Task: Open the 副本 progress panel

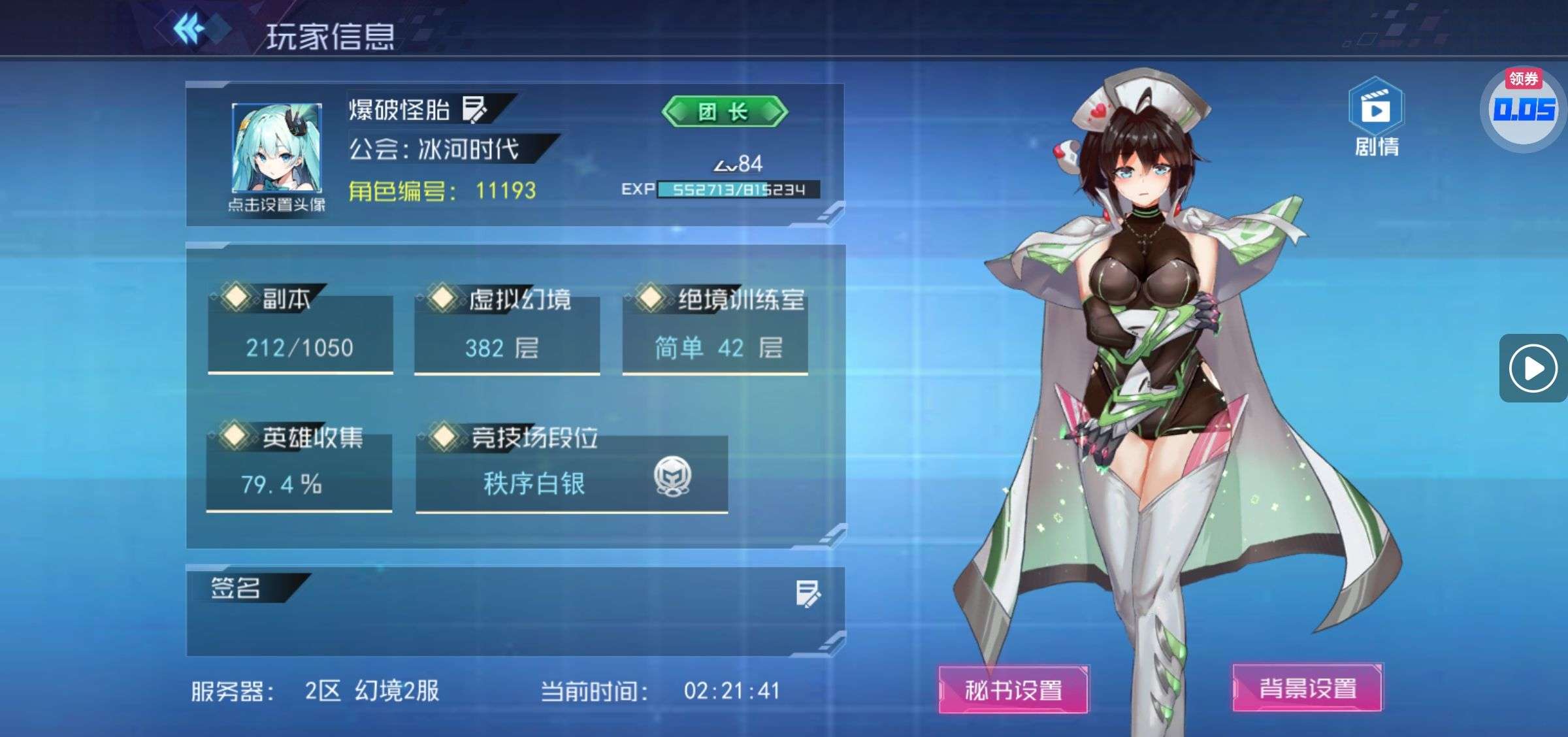Action: (x=300, y=333)
